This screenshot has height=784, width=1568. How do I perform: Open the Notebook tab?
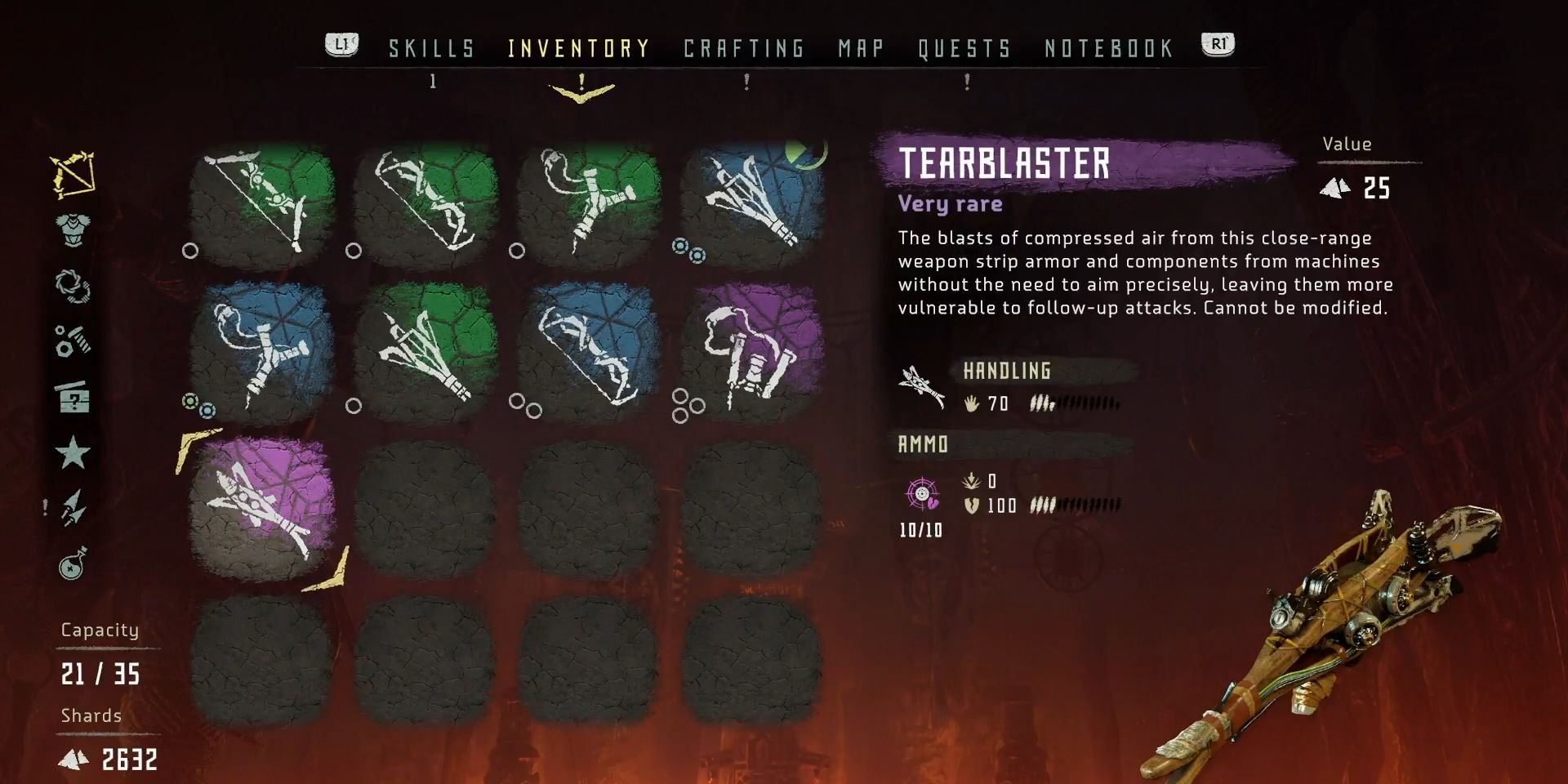(x=1108, y=49)
